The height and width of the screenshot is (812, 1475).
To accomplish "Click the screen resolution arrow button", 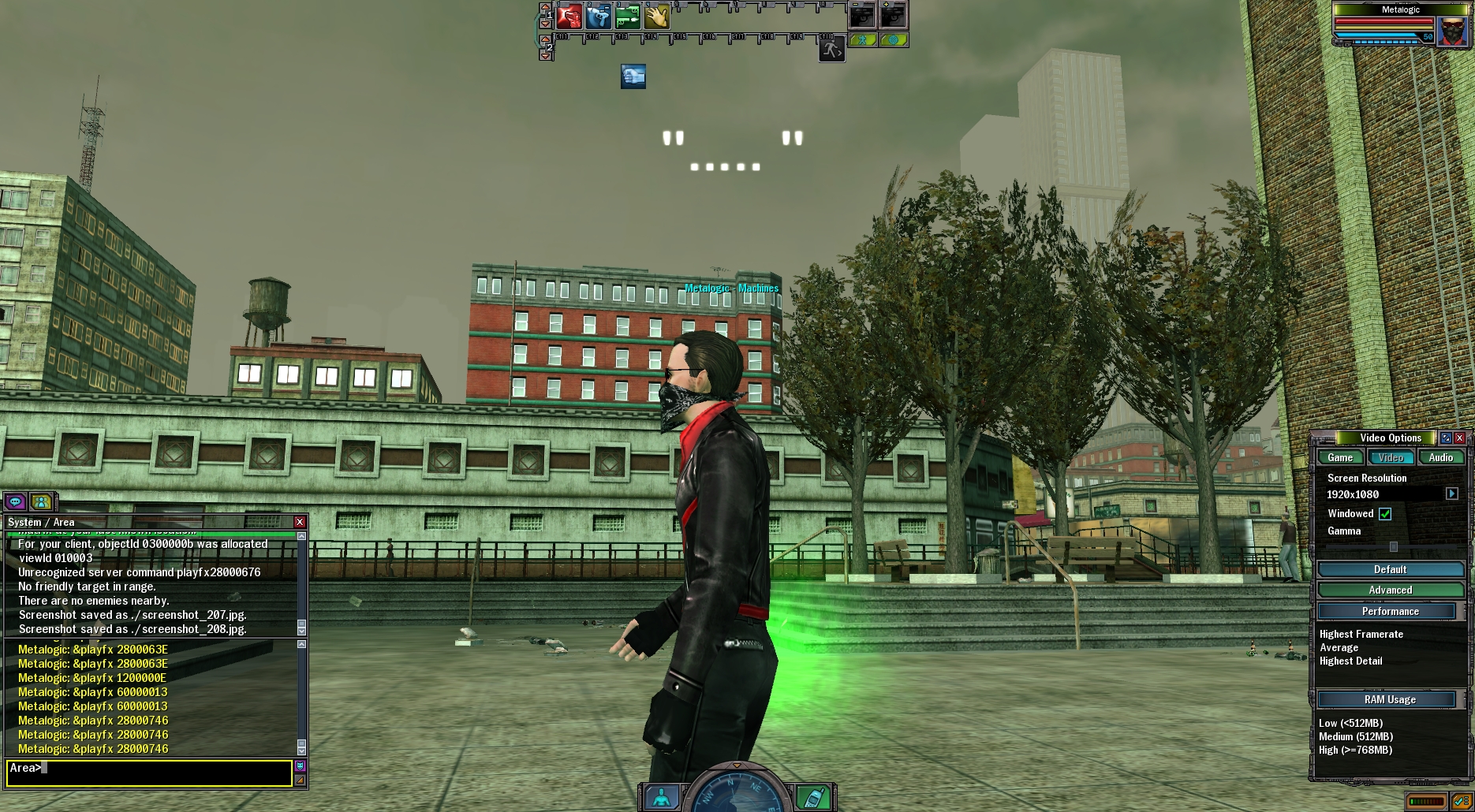I will coord(1451,494).
